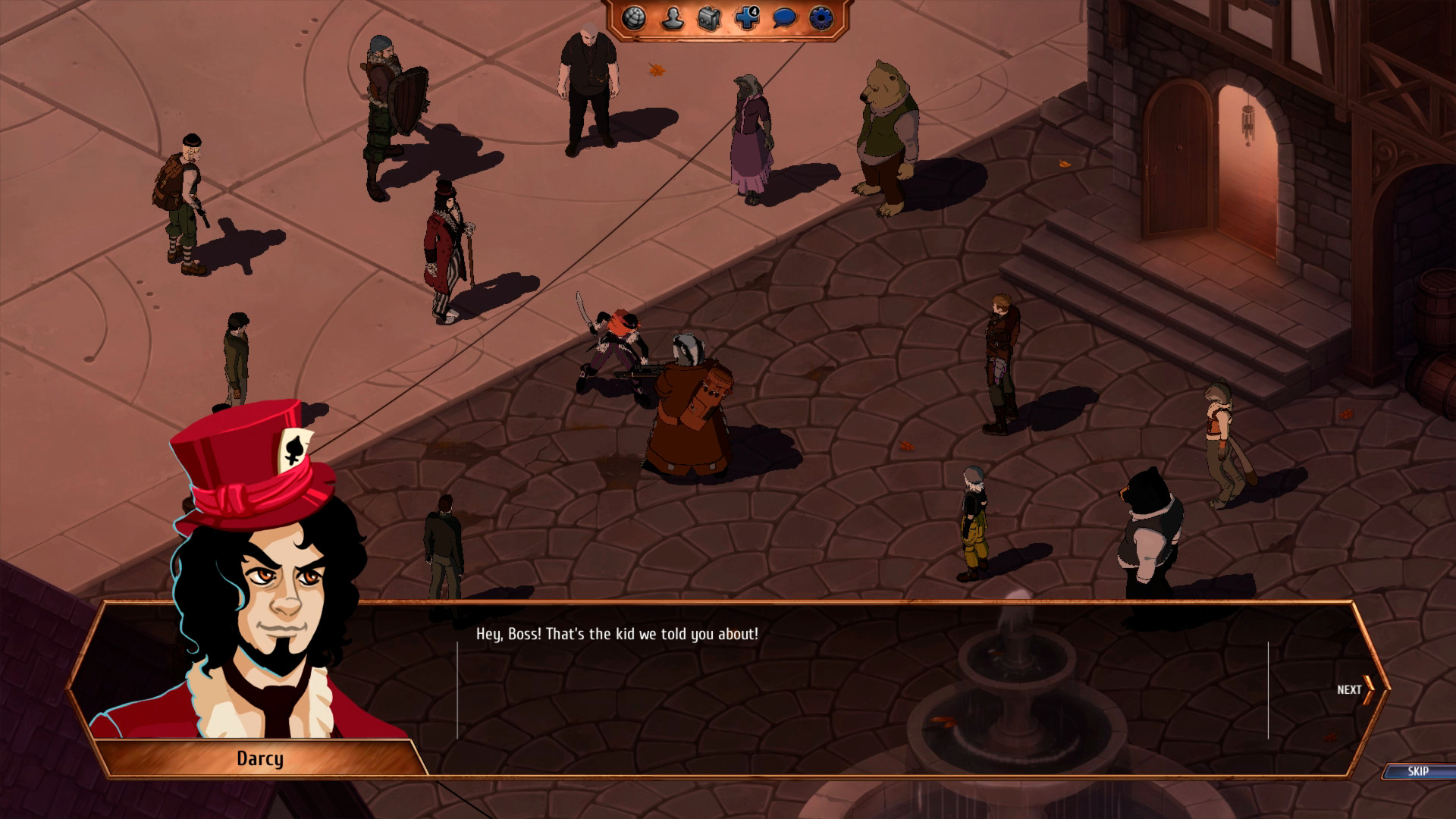Open the speech bubble dialogue log

(x=784, y=18)
